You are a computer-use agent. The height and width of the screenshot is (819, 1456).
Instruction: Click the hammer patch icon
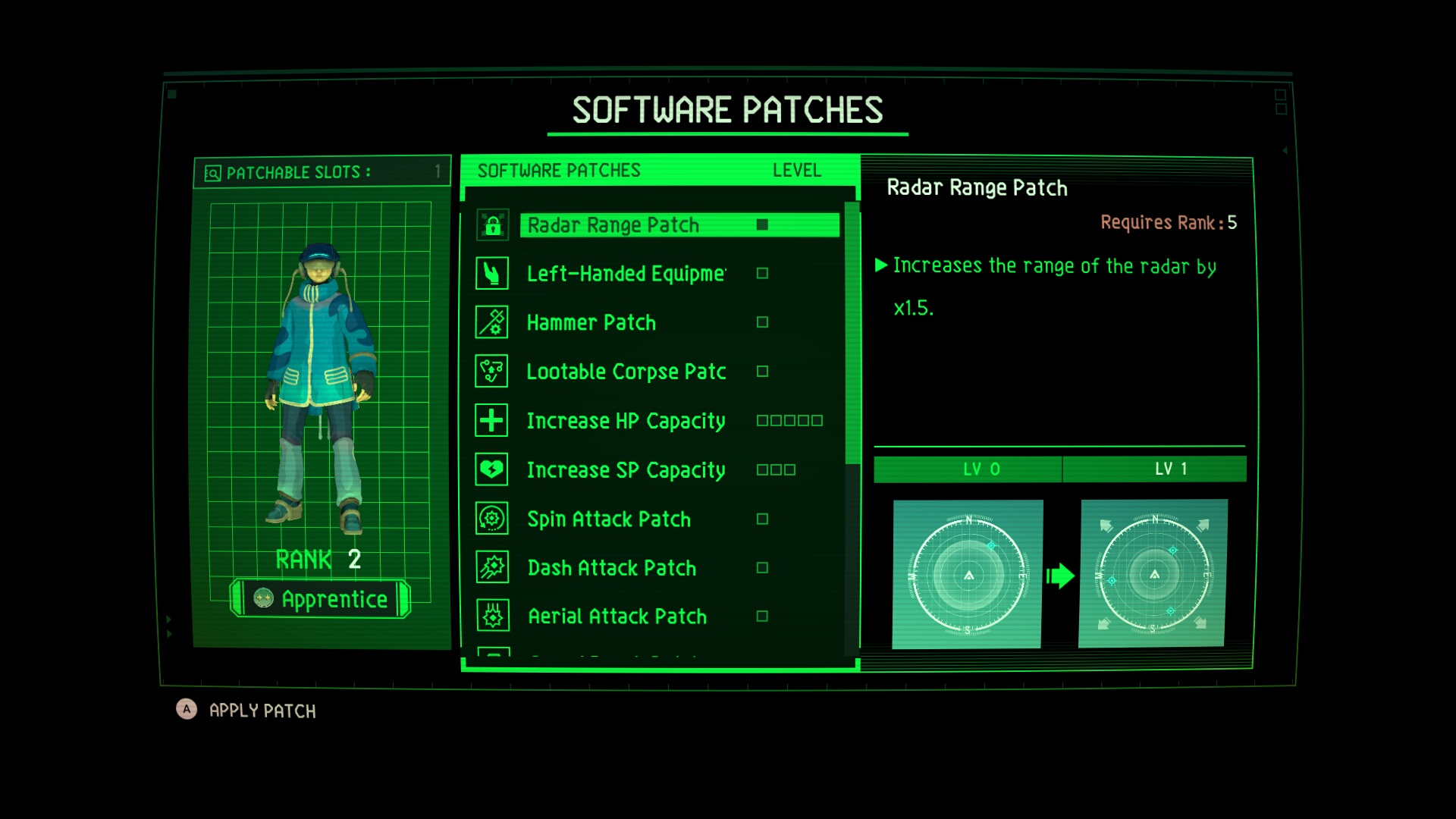point(492,322)
